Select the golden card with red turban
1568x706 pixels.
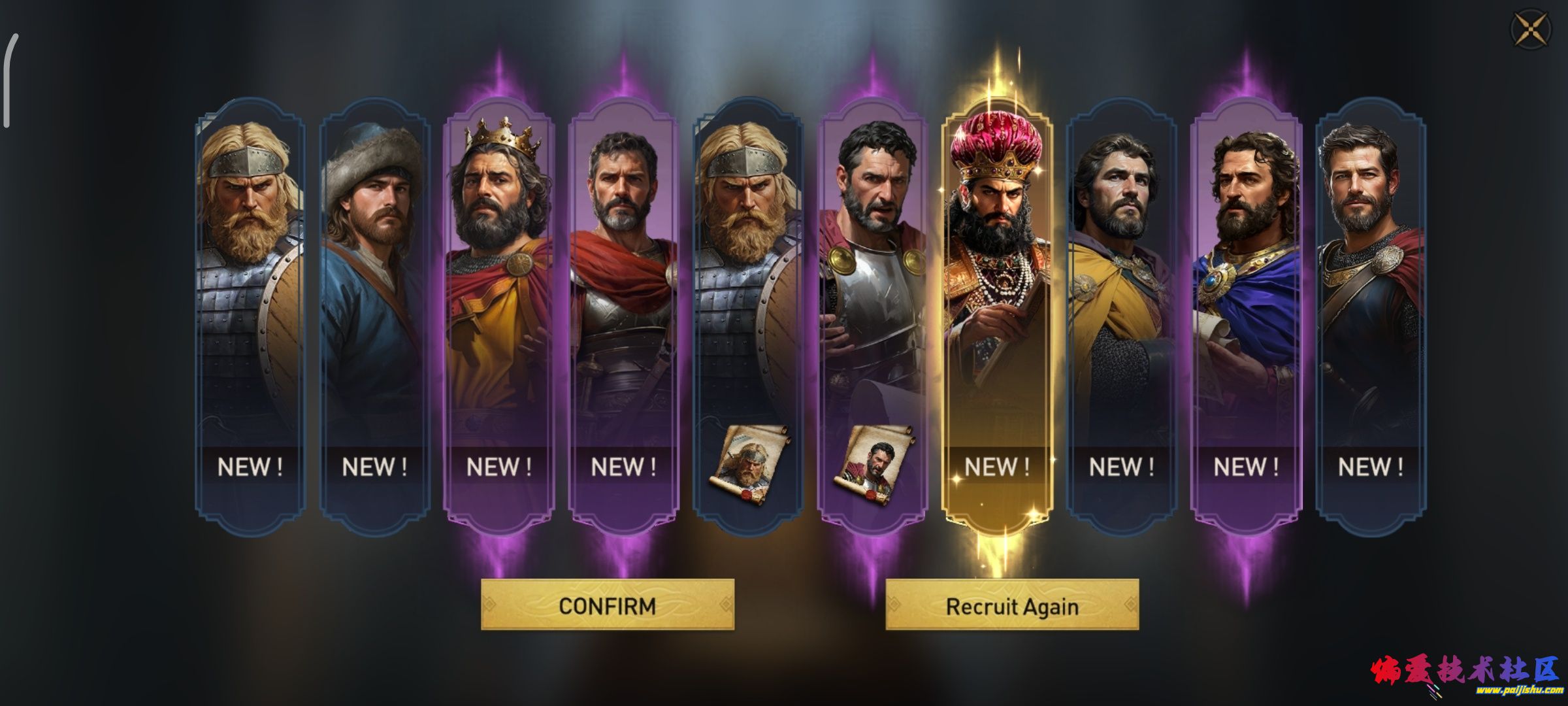click(996, 294)
